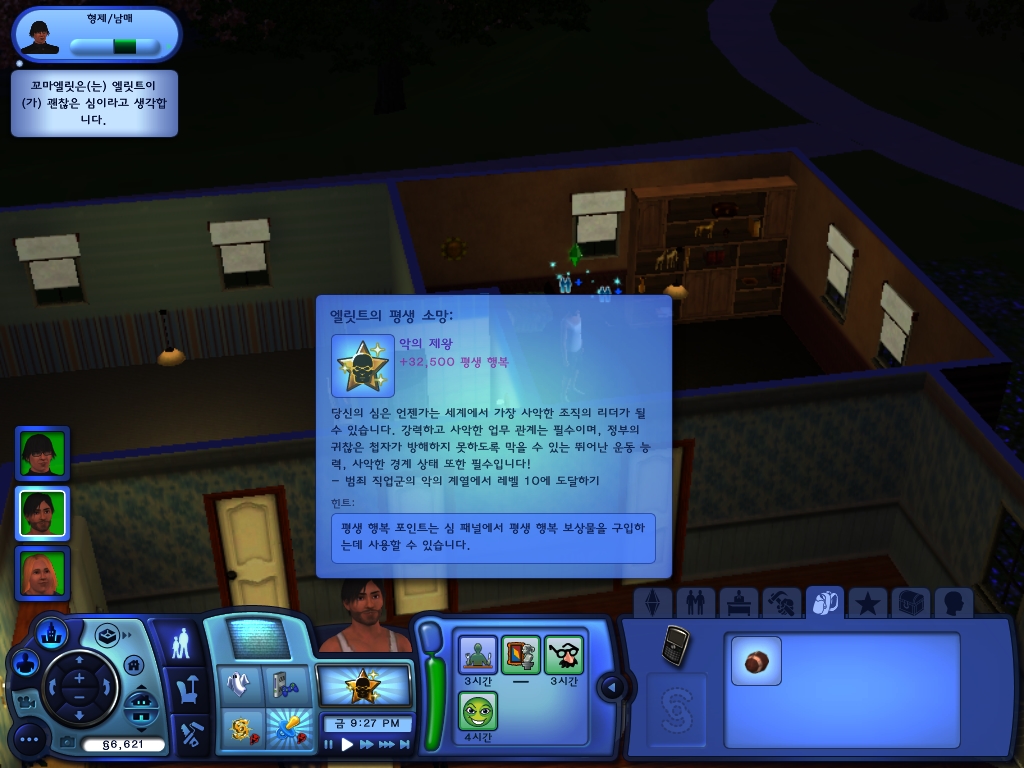
Task: Select the blonde Sim portrait in the household list
Action: click(42, 573)
